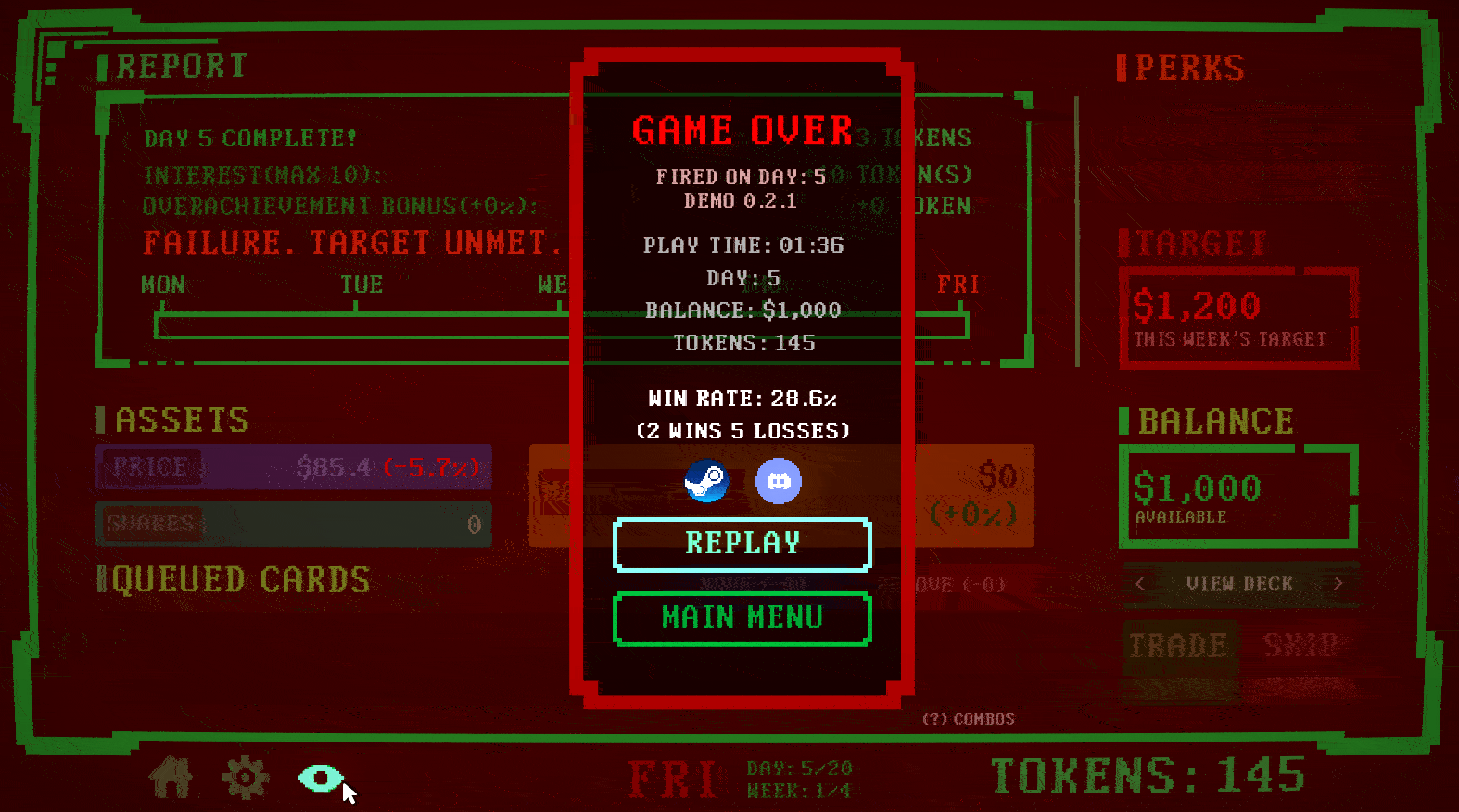Open the Steam page via the Steam icon
The image size is (1459, 812).
tap(707, 481)
